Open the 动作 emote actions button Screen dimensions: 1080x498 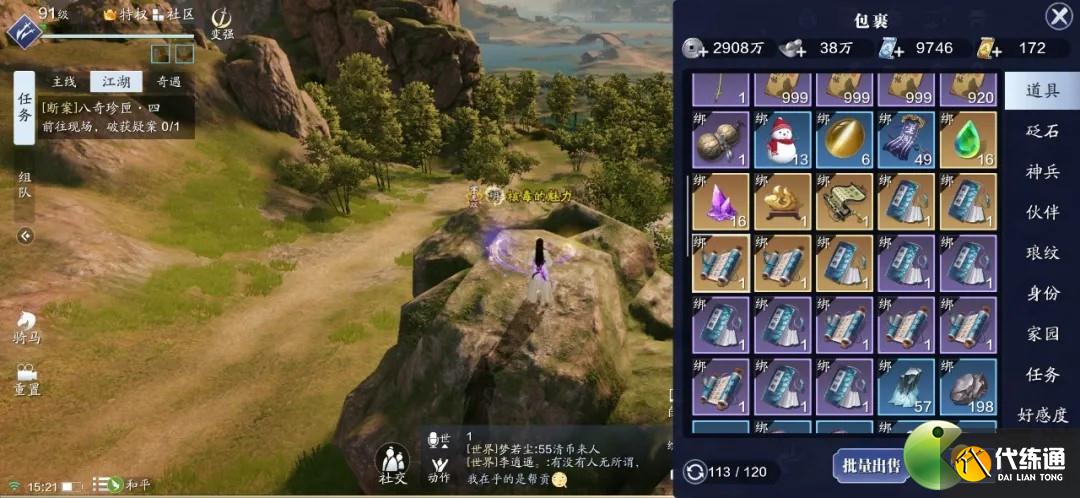click(438, 467)
